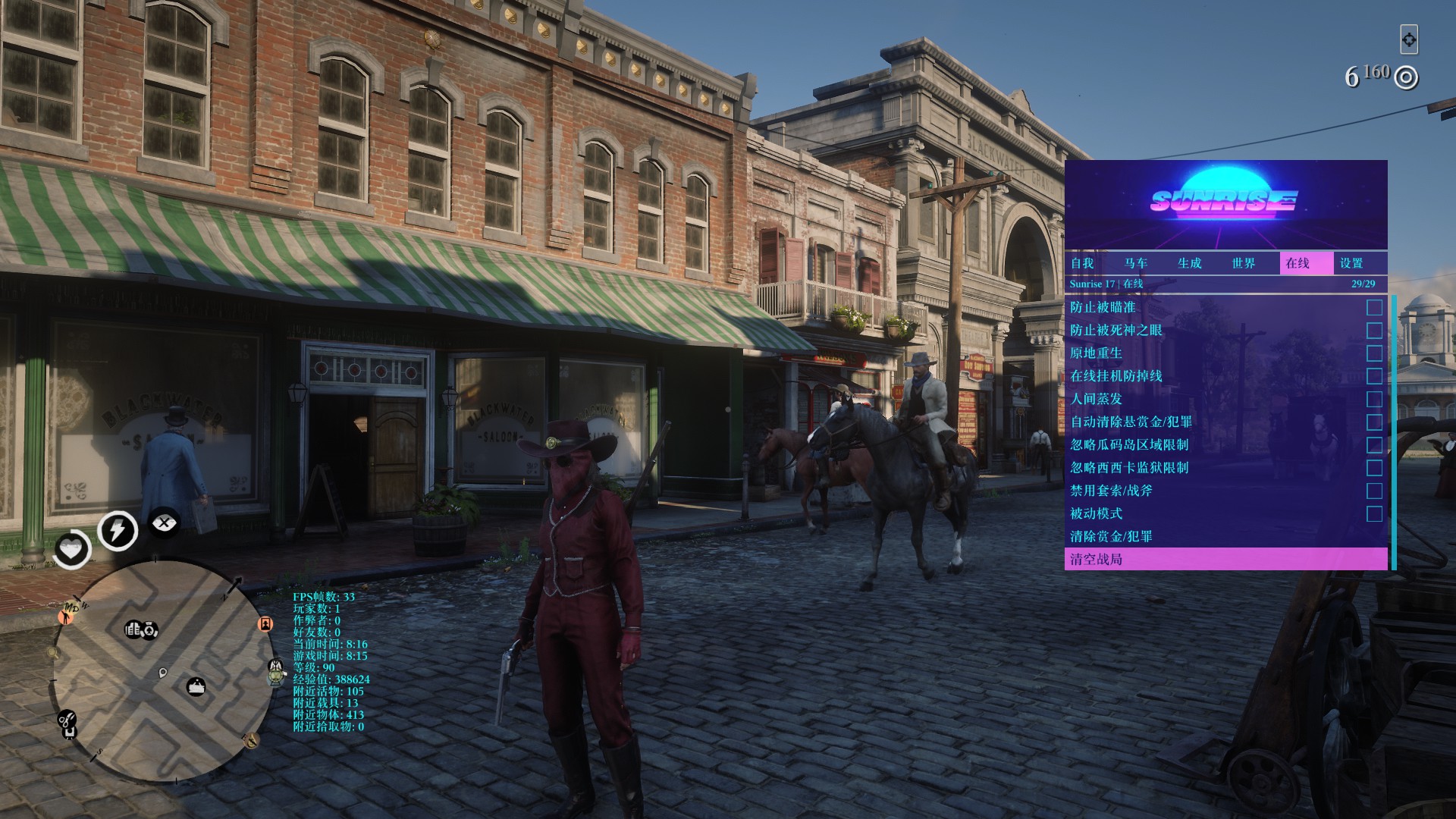This screenshot has height=819, width=1456.
Task: Toggle the 人间蒸发 checkbox
Action: coord(1374,399)
